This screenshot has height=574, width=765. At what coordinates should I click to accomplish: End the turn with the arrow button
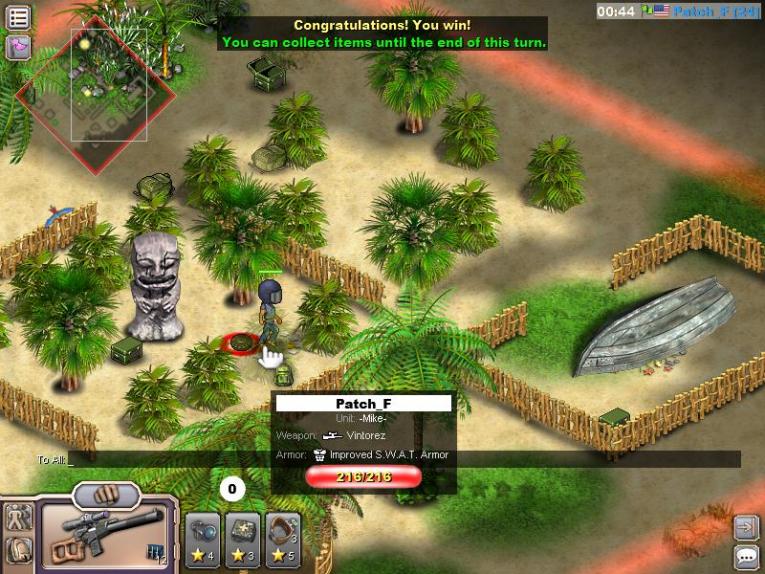tap(746, 527)
